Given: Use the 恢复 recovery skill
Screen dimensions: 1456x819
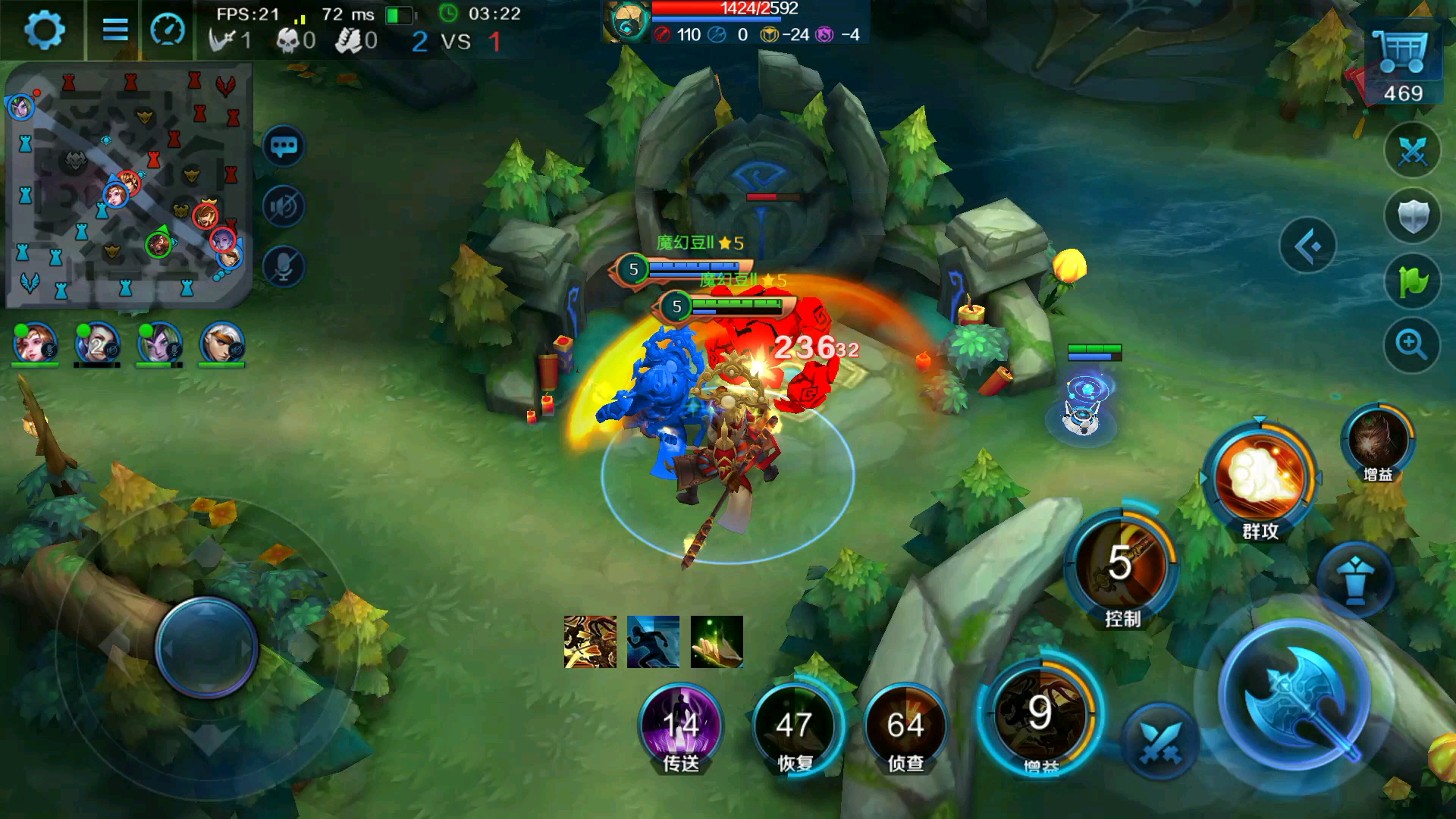Looking at the screenshot, I should pos(794,726).
